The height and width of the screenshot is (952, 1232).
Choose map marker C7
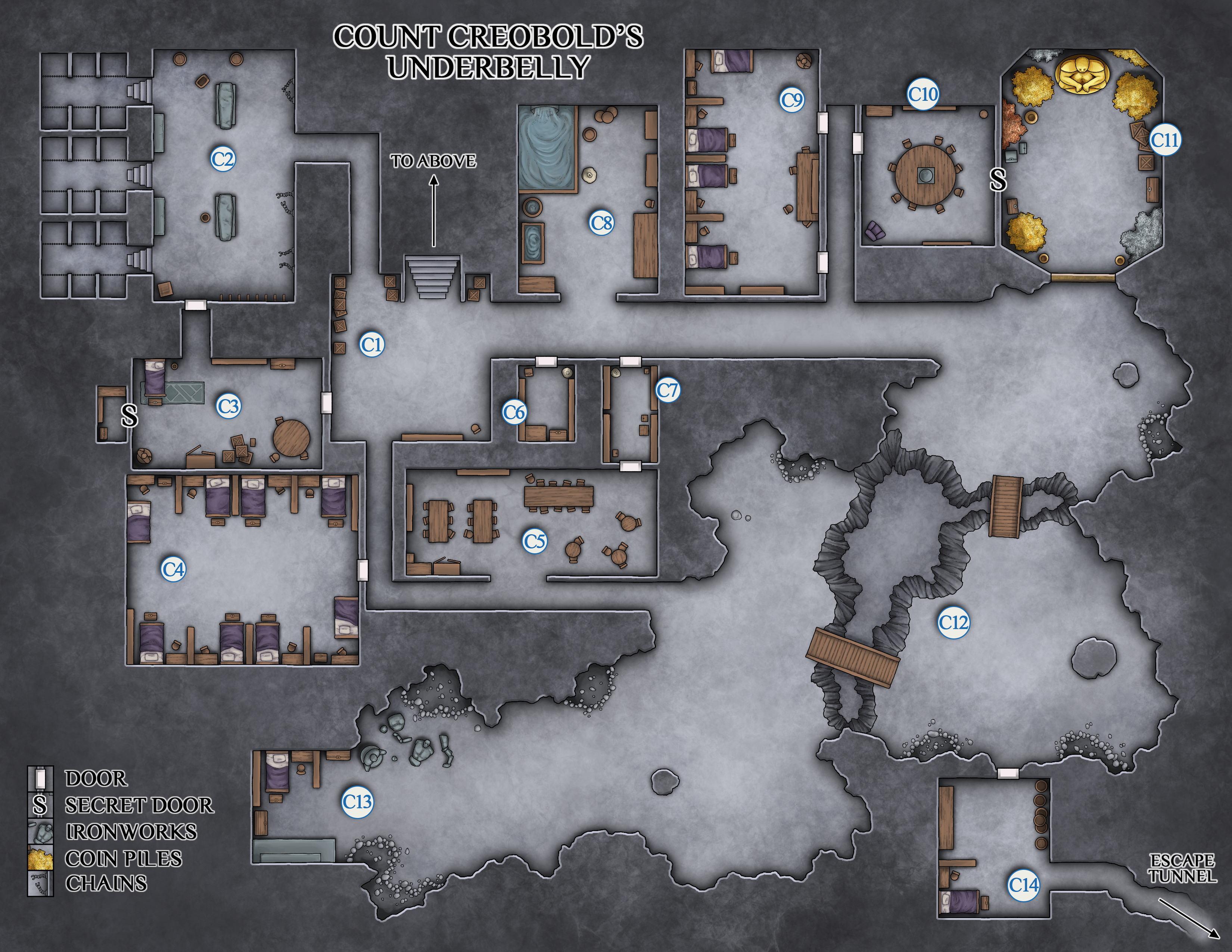668,390
